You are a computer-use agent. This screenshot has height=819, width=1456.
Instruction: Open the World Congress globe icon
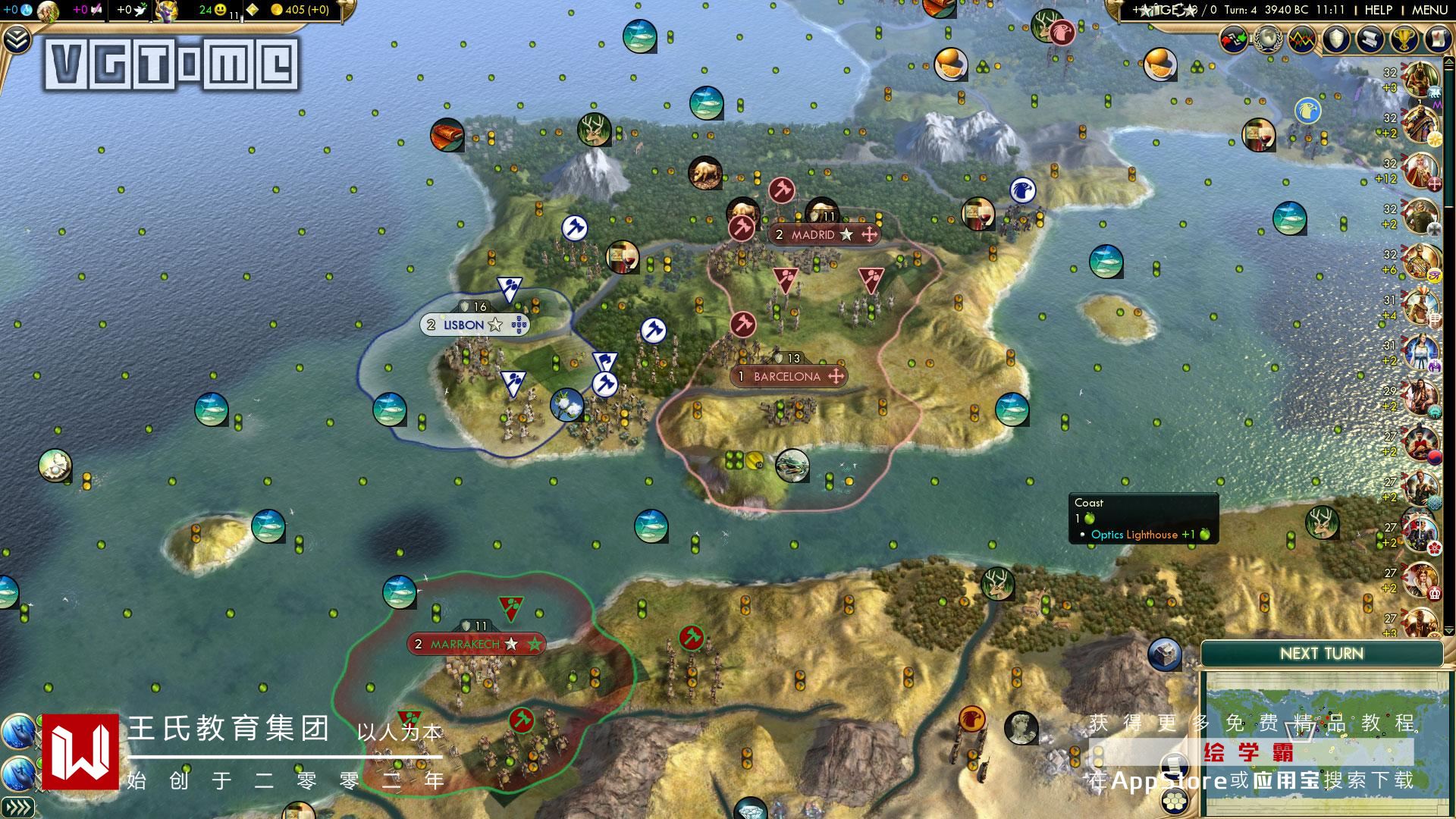click(1267, 39)
